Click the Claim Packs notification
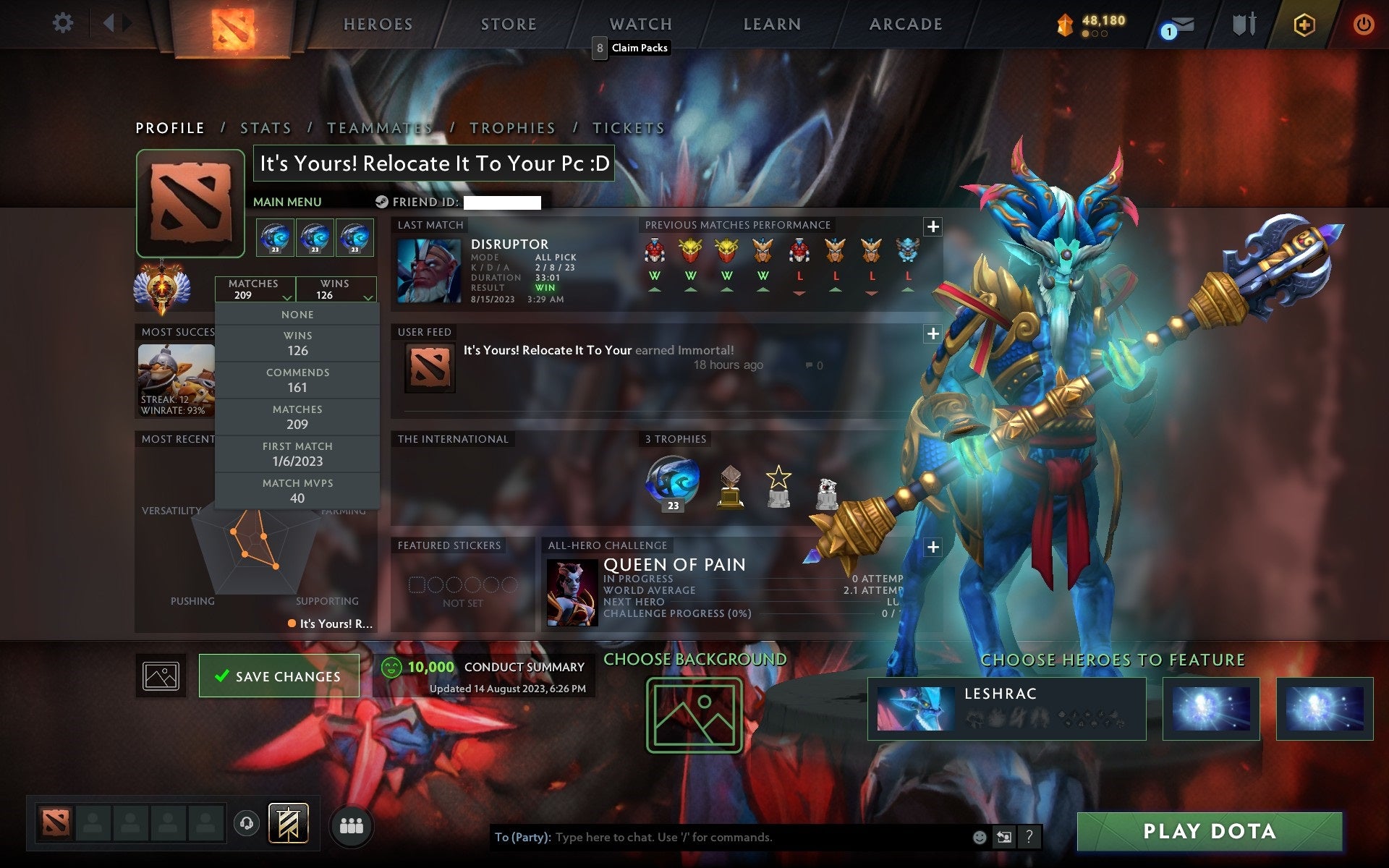The image size is (1389, 868). click(x=632, y=48)
